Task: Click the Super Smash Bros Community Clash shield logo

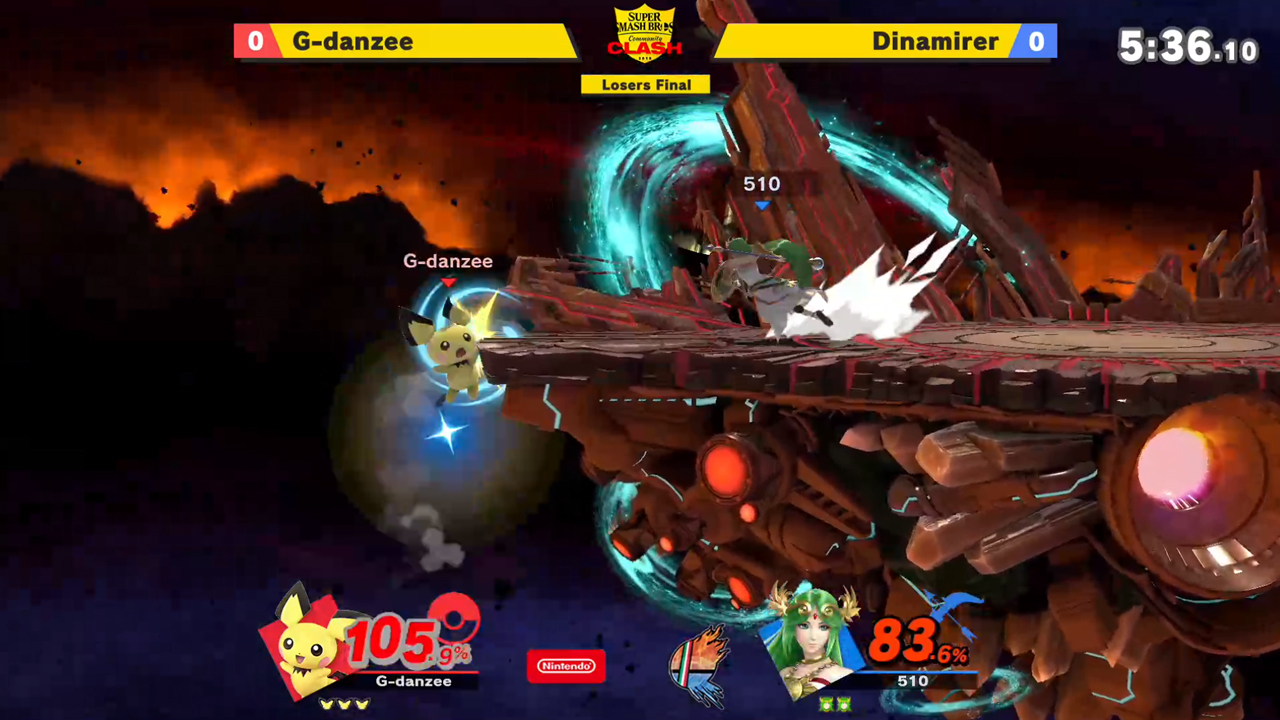Action: (x=645, y=35)
